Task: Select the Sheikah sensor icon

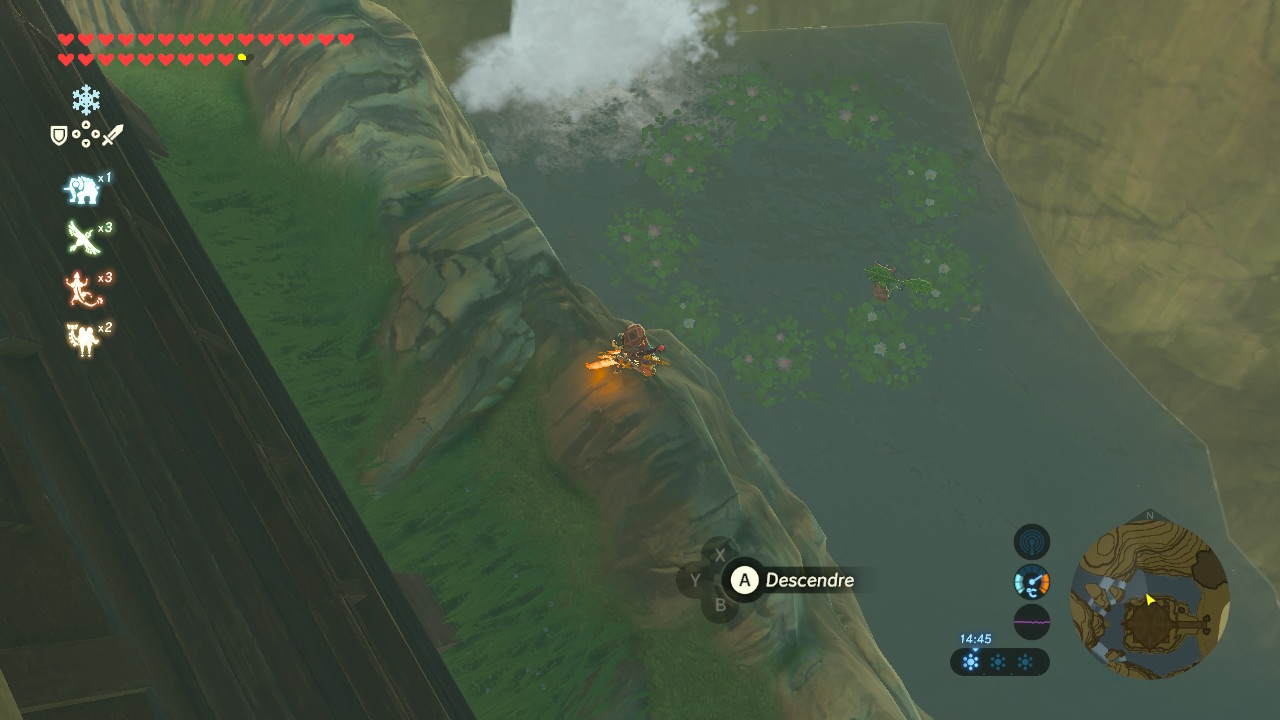Action: coord(1032,542)
